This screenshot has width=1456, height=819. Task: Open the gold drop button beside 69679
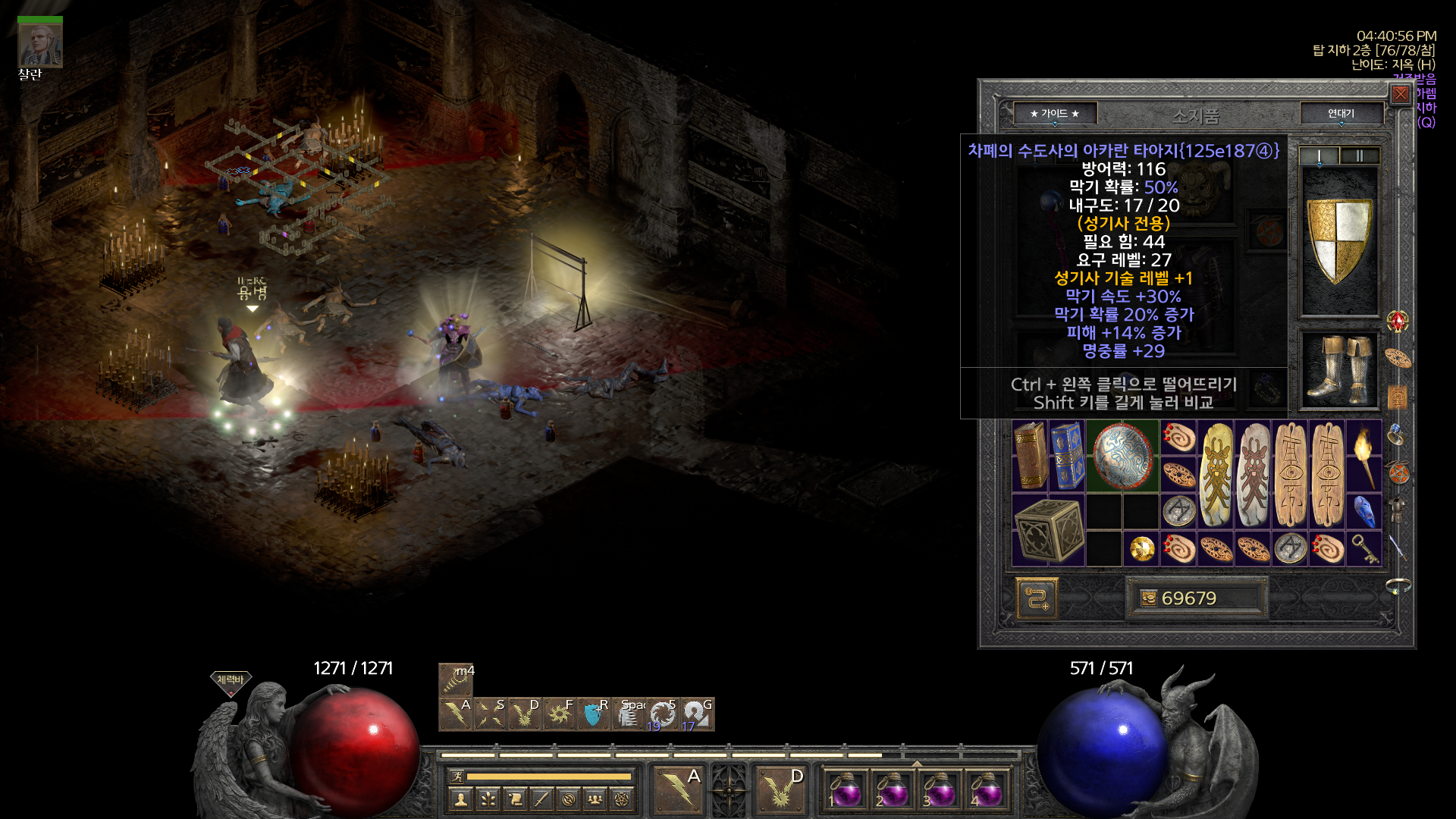pyautogui.click(x=1149, y=598)
